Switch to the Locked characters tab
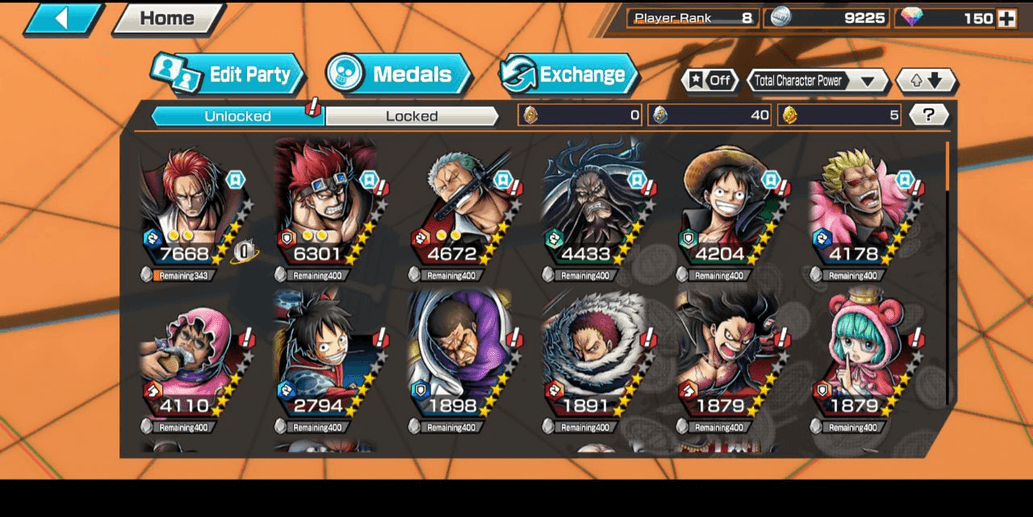 coord(412,116)
